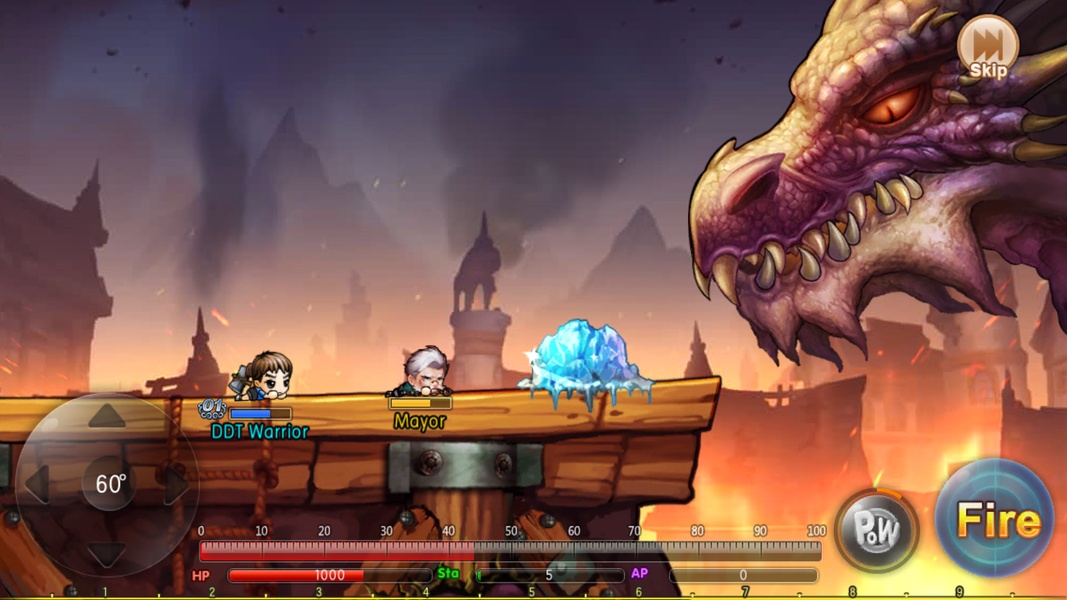Tap the Fire button to shoot
Screen dimensions: 1067x600
click(x=995, y=520)
